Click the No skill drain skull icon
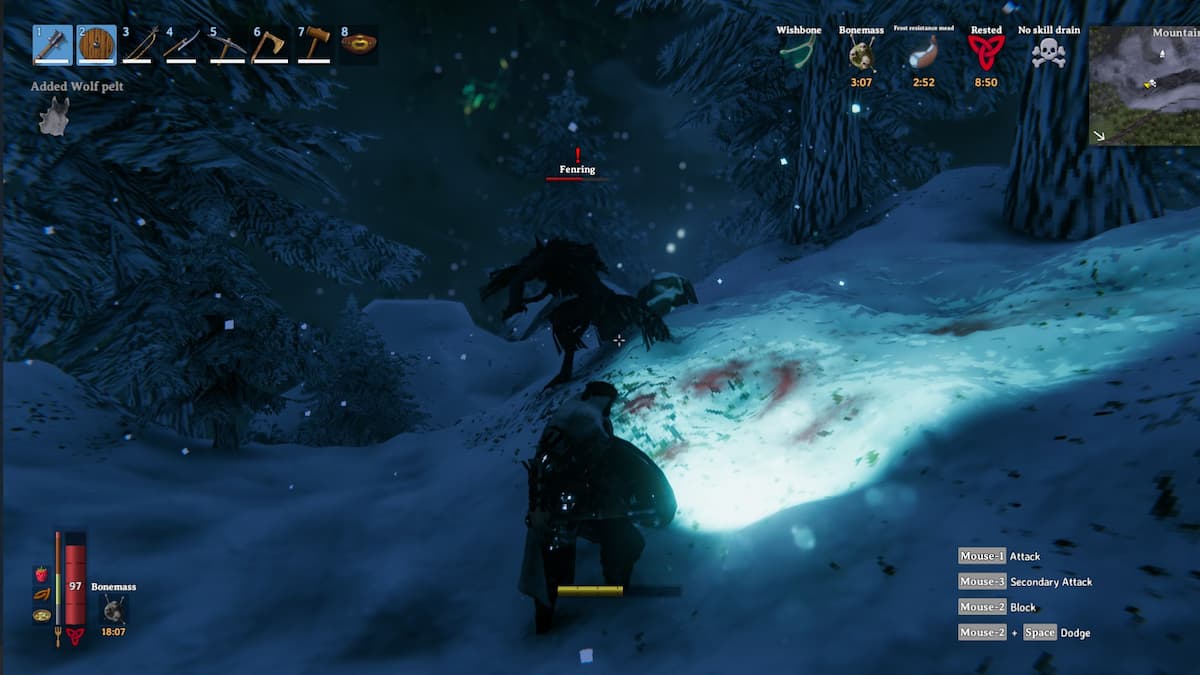 pos(1048,53)
